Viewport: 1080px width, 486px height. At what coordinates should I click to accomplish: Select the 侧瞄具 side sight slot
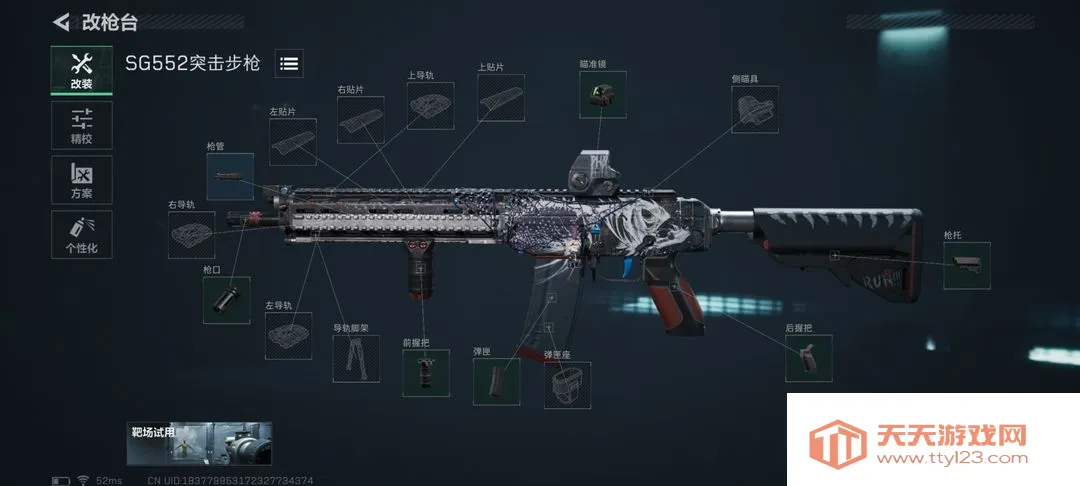click(755, 109)
